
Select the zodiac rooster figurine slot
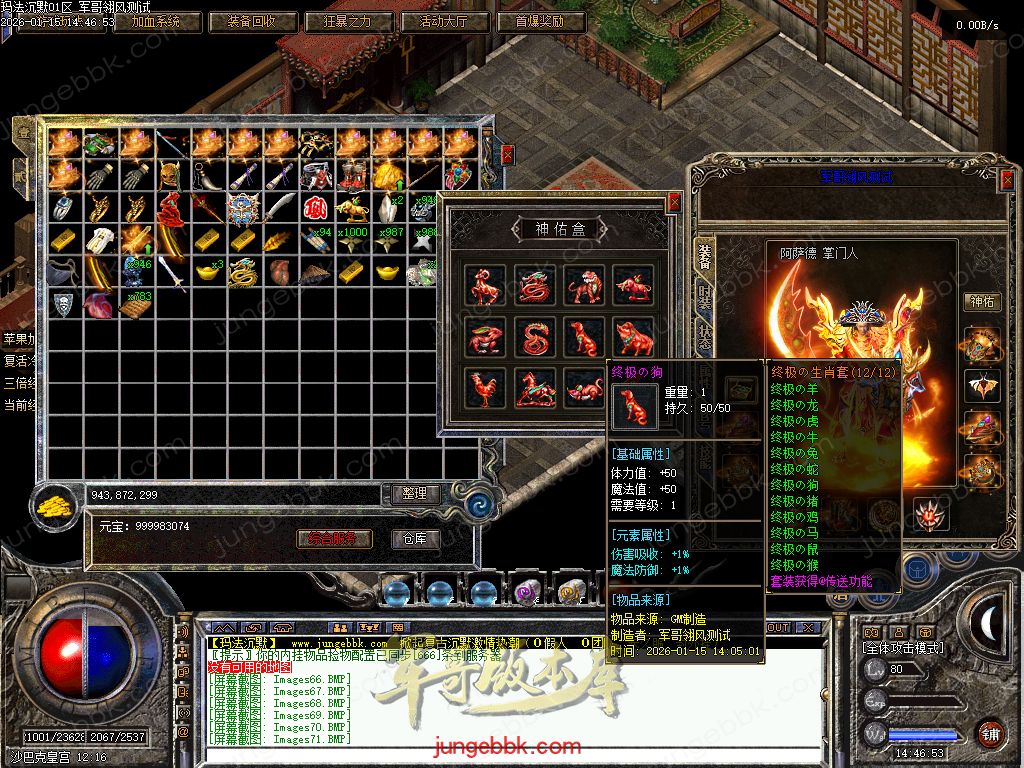pos(485,387)
